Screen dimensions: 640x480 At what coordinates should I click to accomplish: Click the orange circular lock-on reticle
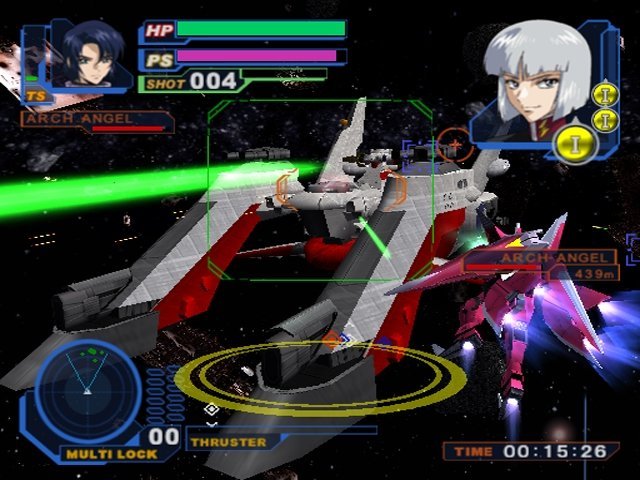[x=454, y=146]
